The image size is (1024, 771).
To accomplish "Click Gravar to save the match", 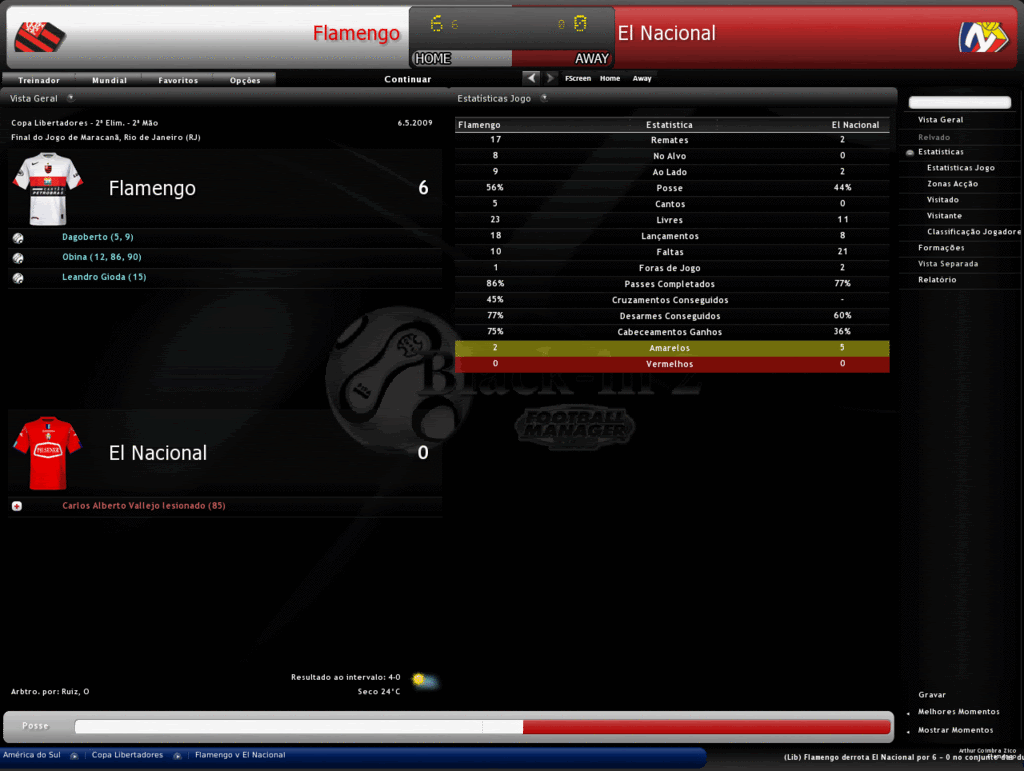I will [932, 695].
